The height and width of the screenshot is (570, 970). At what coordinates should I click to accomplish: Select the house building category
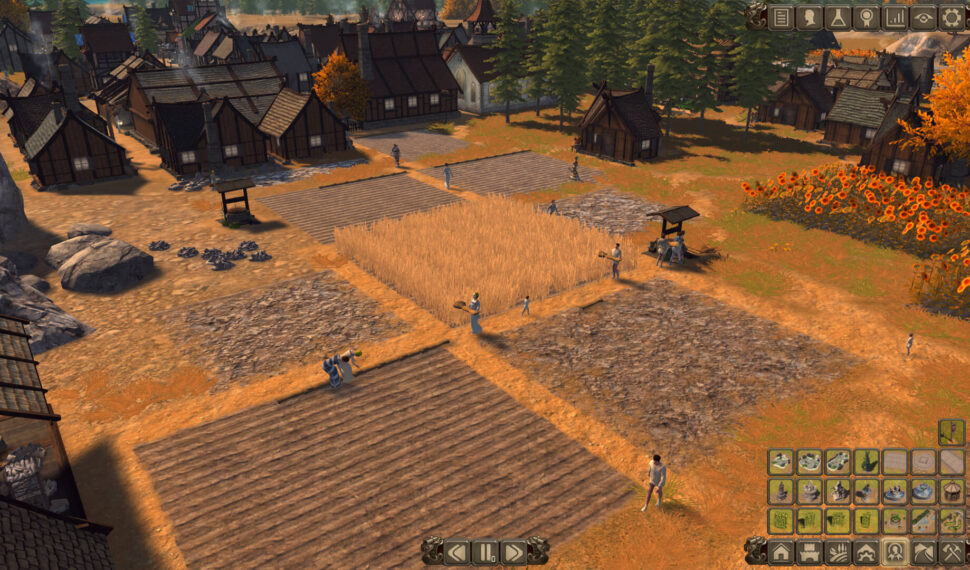point(781,551)
